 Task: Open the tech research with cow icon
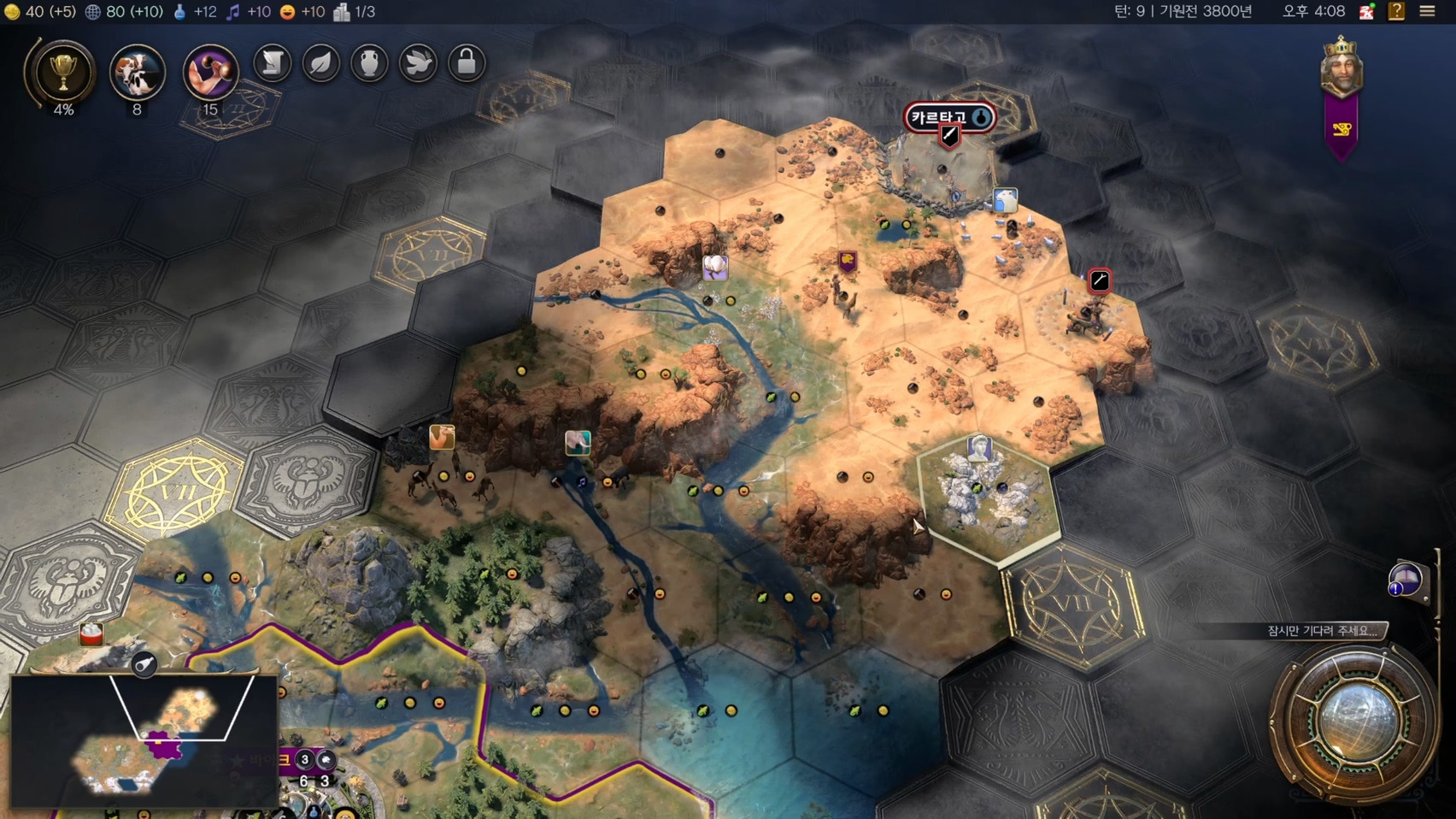coord(137,72)
